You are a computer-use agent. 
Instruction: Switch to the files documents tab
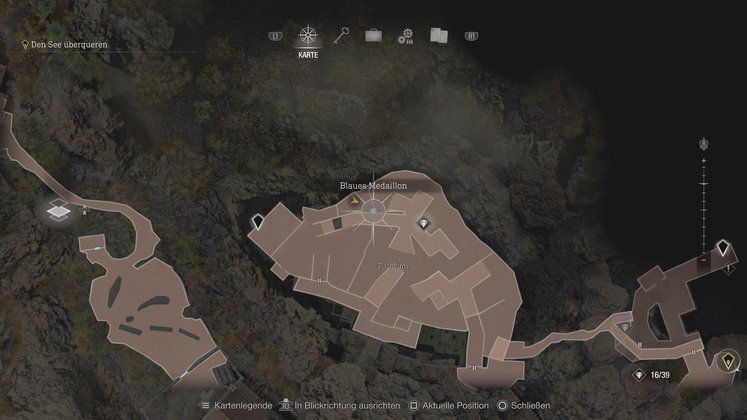(x=437, y=36)
